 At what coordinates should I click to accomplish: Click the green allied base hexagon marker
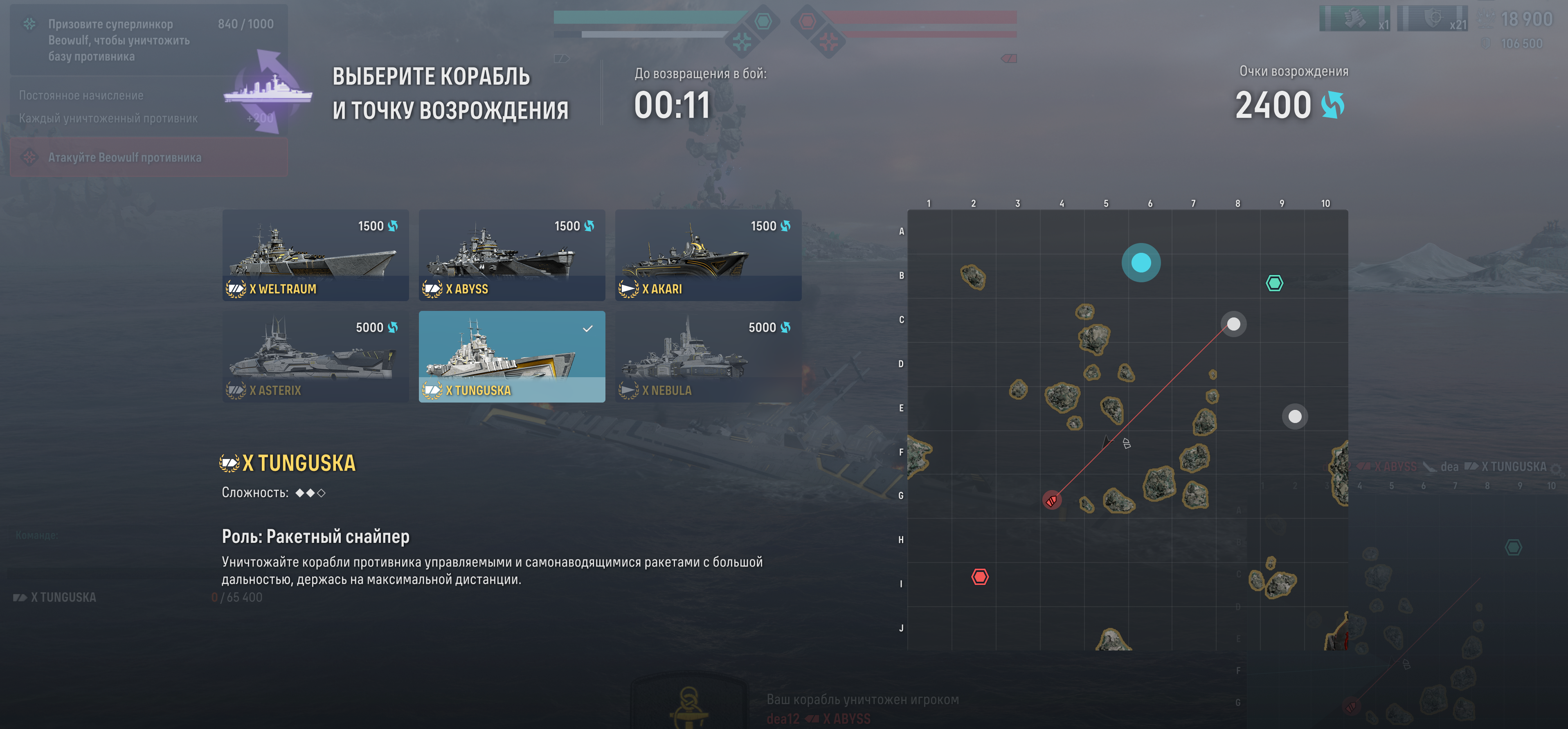click(x=1274, y=283)
